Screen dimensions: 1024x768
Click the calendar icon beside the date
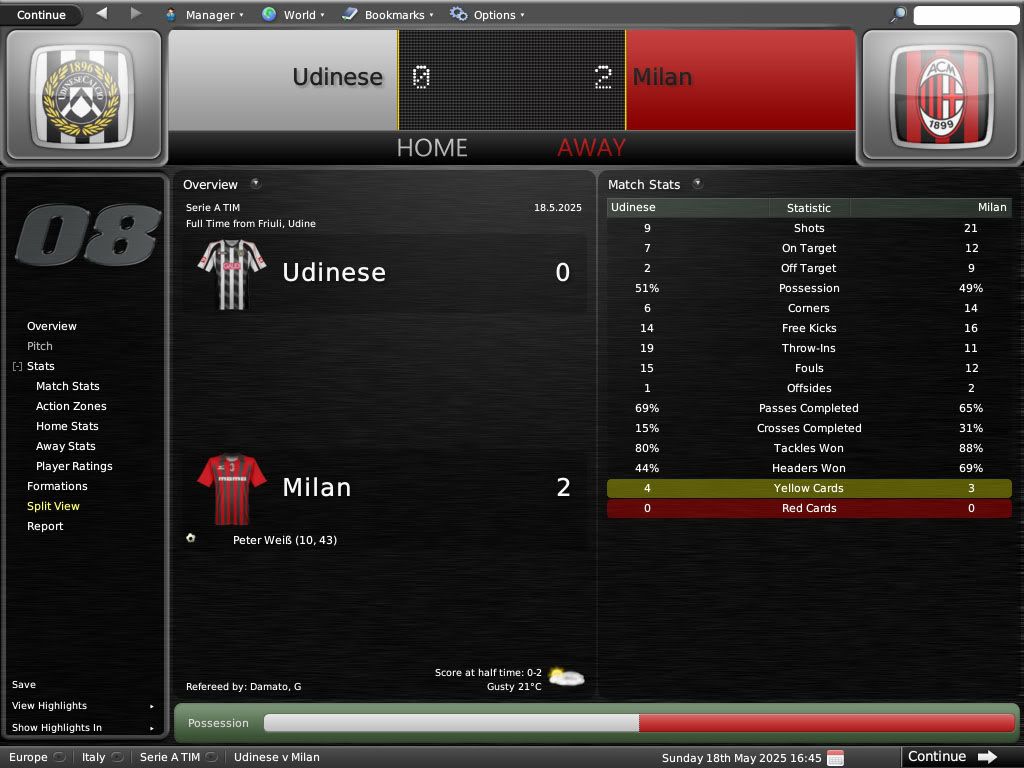(x=836, y=757)
